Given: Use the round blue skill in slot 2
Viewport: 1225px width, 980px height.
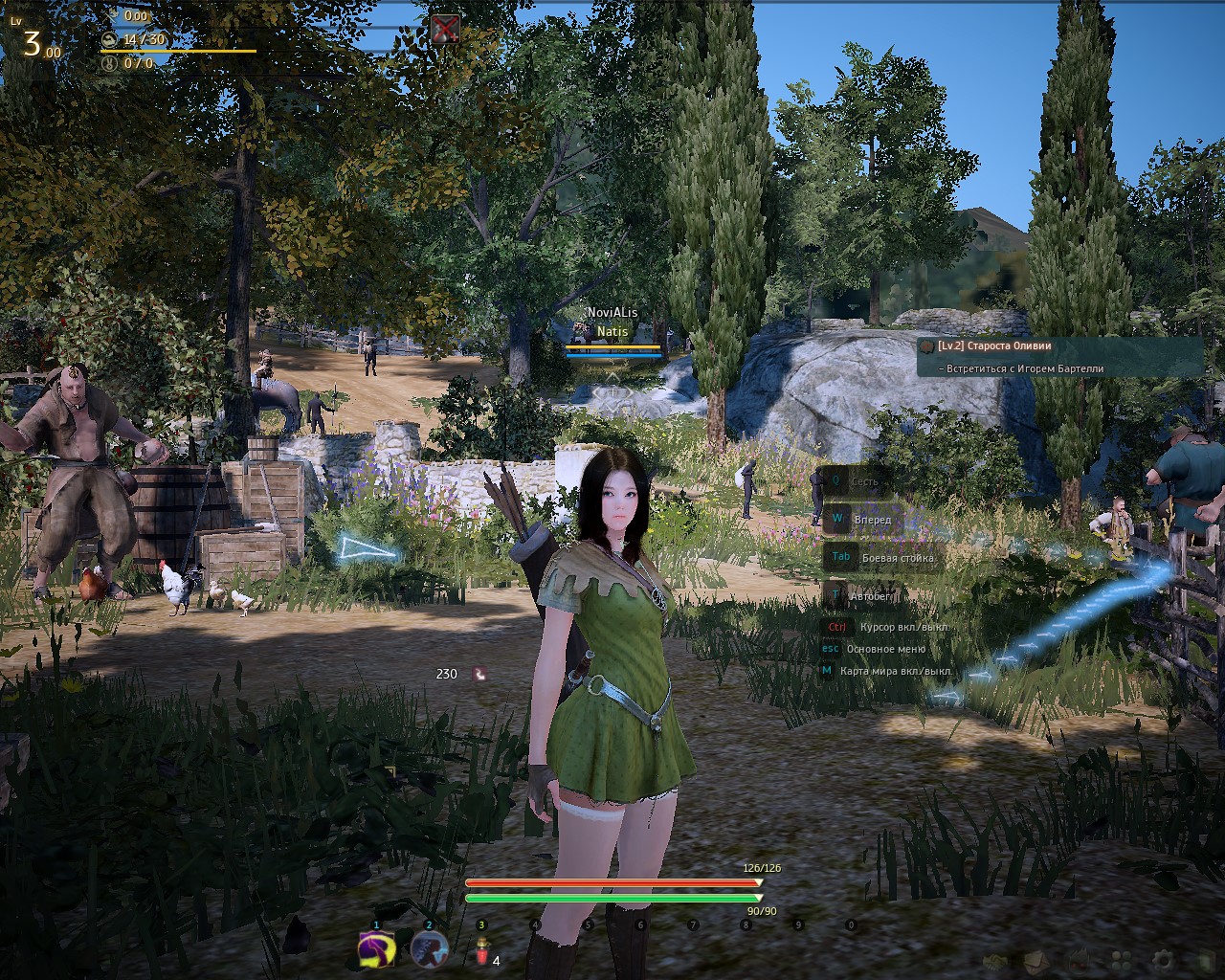Looking at the screenshot, I should [430, 949].
